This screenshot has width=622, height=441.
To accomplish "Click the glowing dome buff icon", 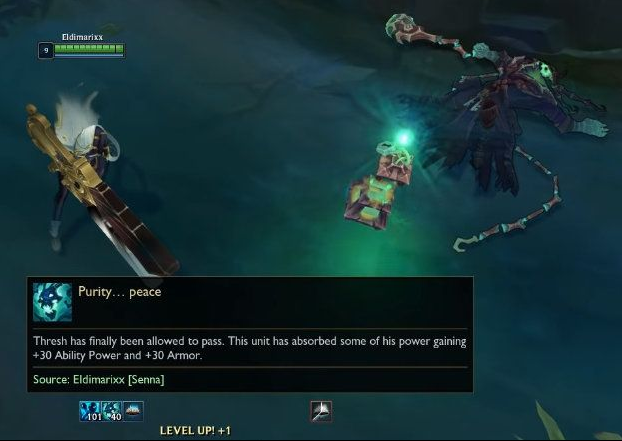I will click(x=133, y=410).
